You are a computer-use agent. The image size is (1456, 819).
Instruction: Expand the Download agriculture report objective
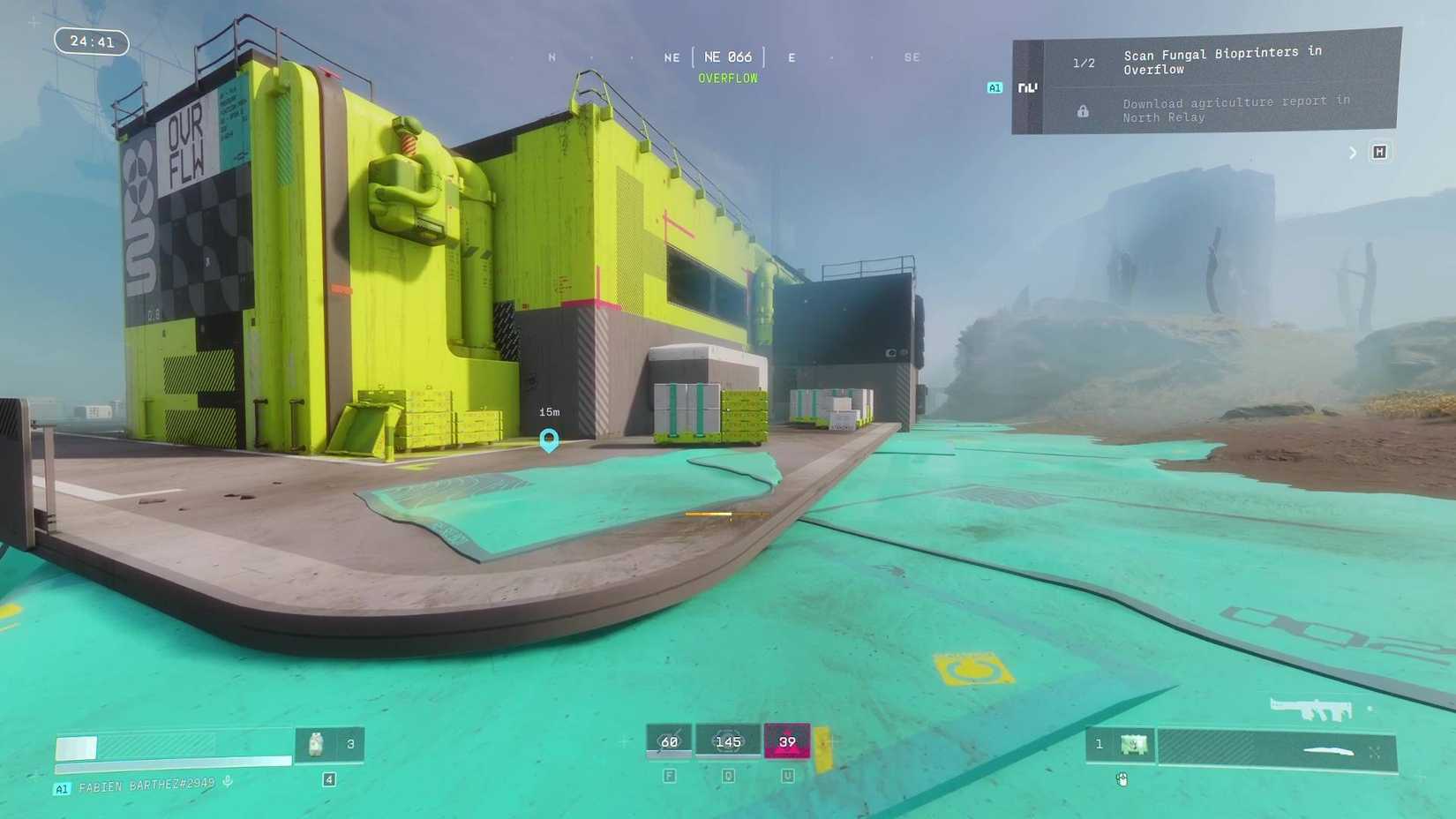click(1235, 109)
